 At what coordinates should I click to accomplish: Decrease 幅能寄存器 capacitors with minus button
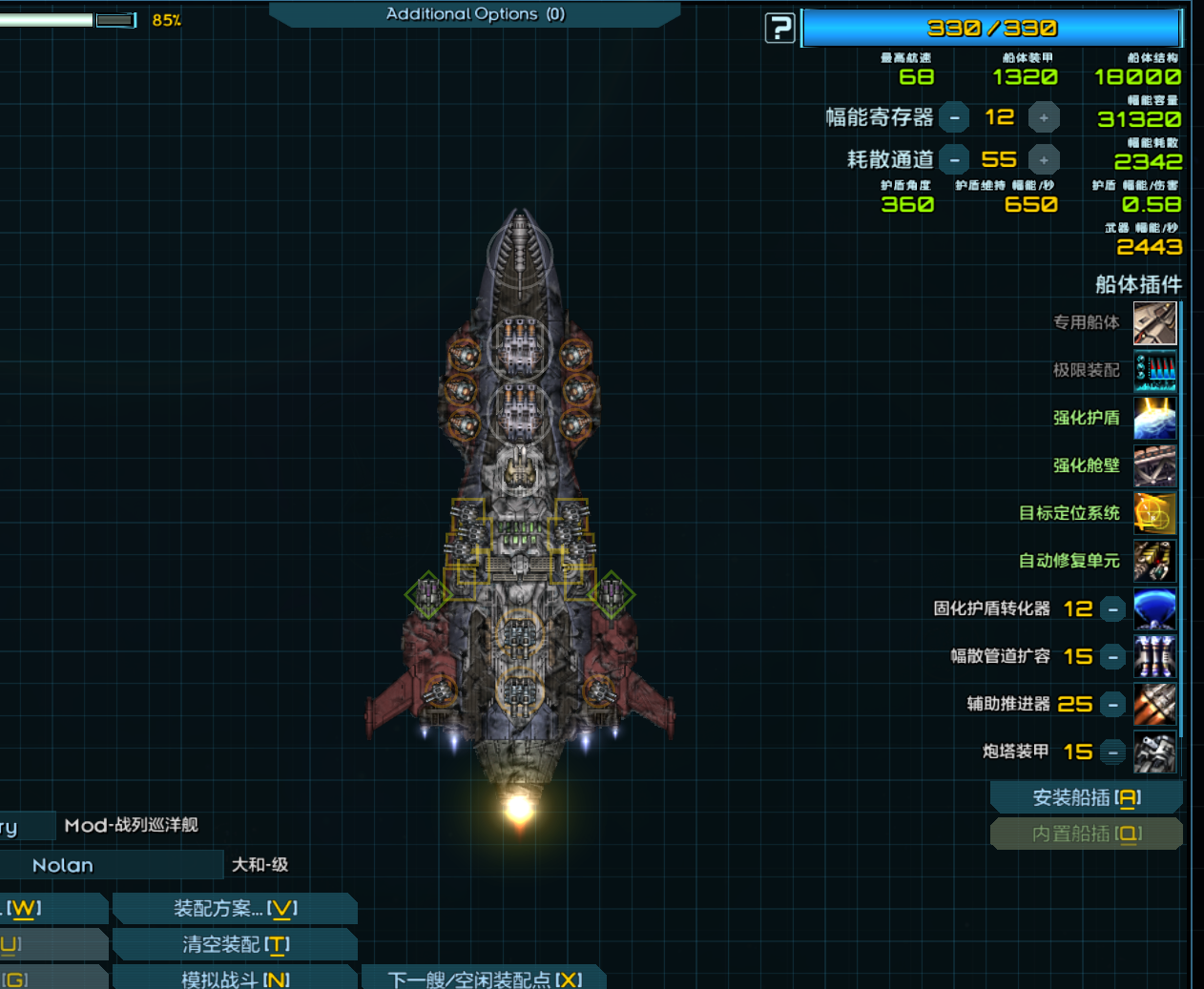tap(954, 117)
